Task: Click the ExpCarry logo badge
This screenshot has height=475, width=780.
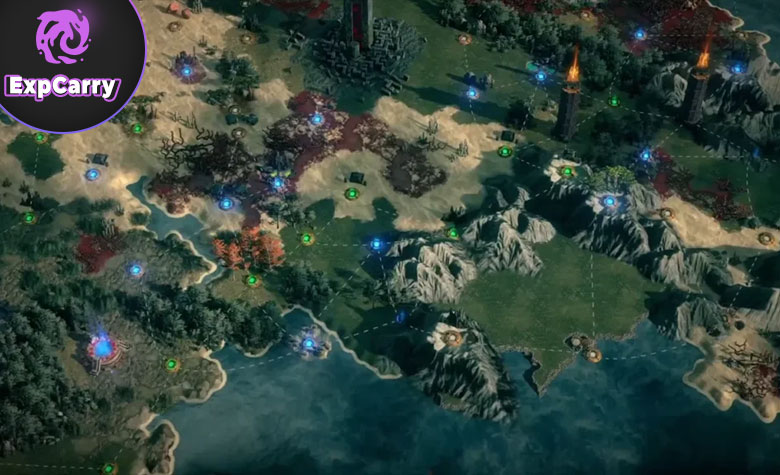Action: (63, 58)
